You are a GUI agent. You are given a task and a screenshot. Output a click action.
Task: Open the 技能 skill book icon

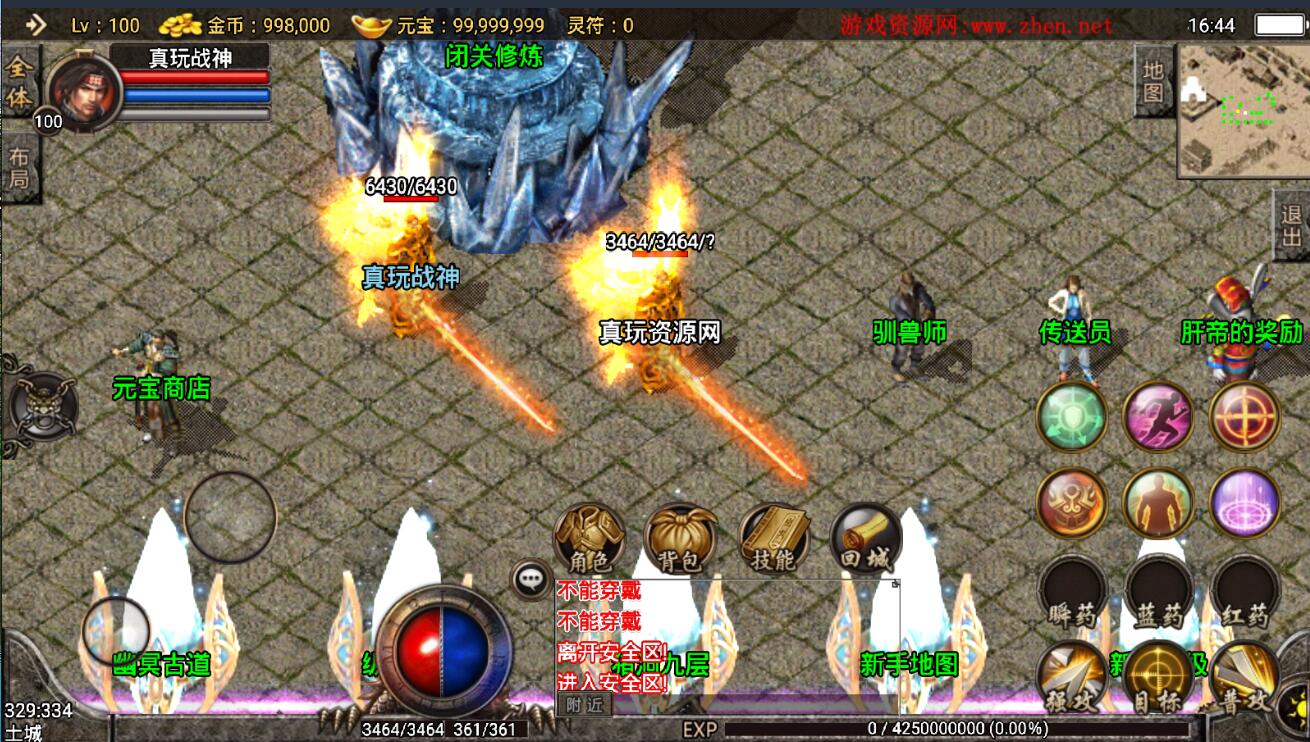click(x=775, y=540)
